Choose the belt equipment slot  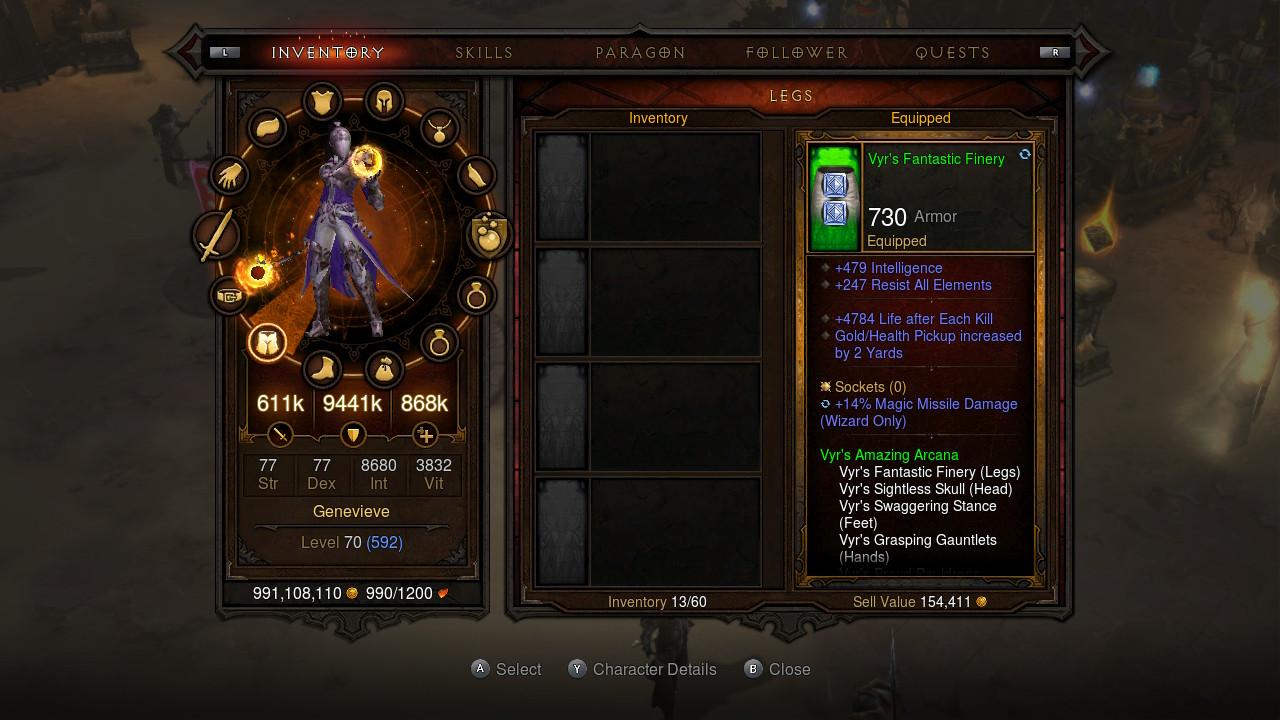tap(229, 296)
